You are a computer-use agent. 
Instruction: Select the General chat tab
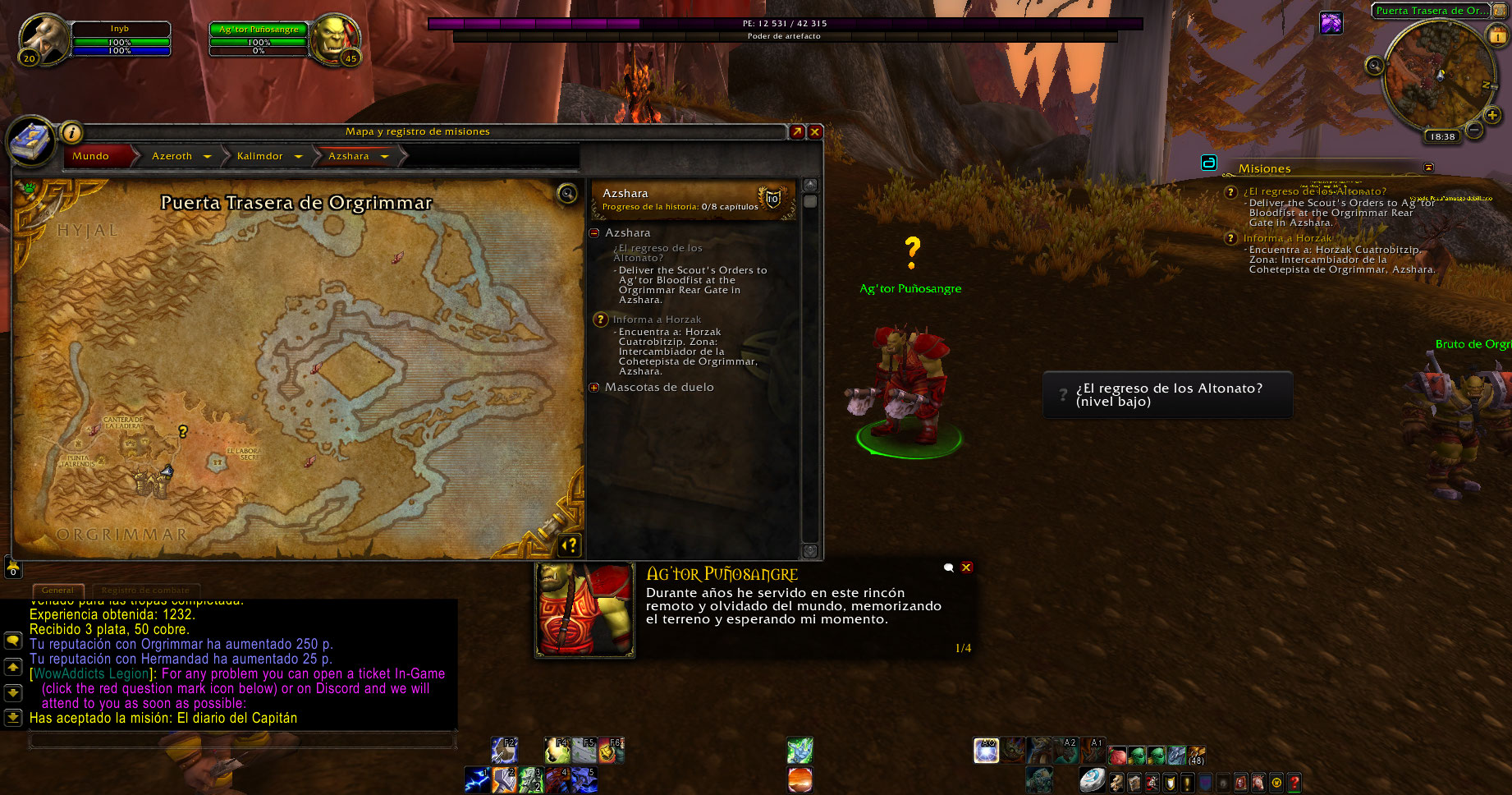pos(57,590)
